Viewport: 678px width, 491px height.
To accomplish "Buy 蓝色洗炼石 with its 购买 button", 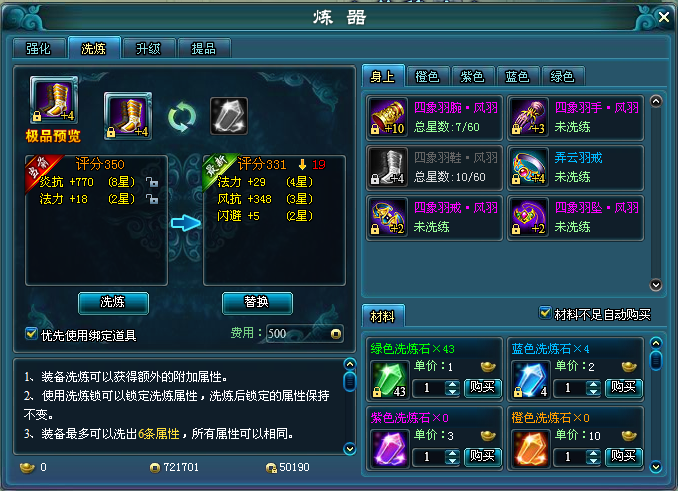I will pyautogui.click(x=622, y=388).
